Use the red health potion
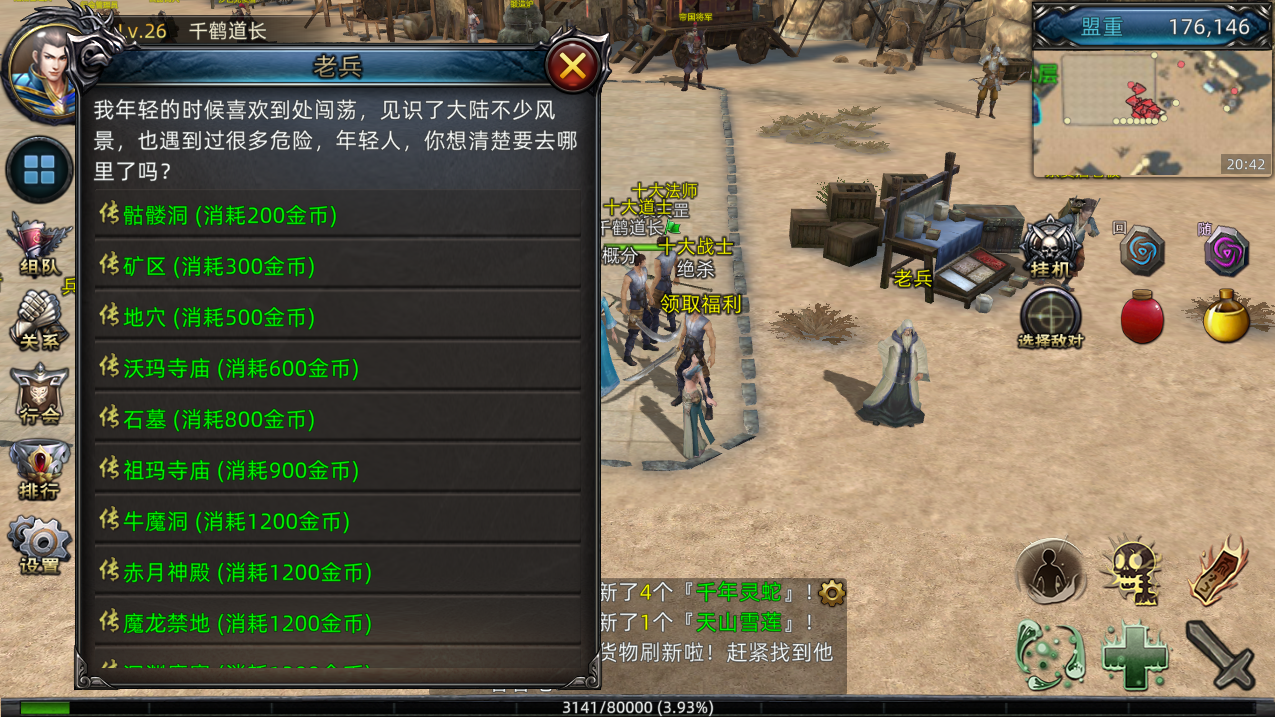 click(x=1142, y=317)
